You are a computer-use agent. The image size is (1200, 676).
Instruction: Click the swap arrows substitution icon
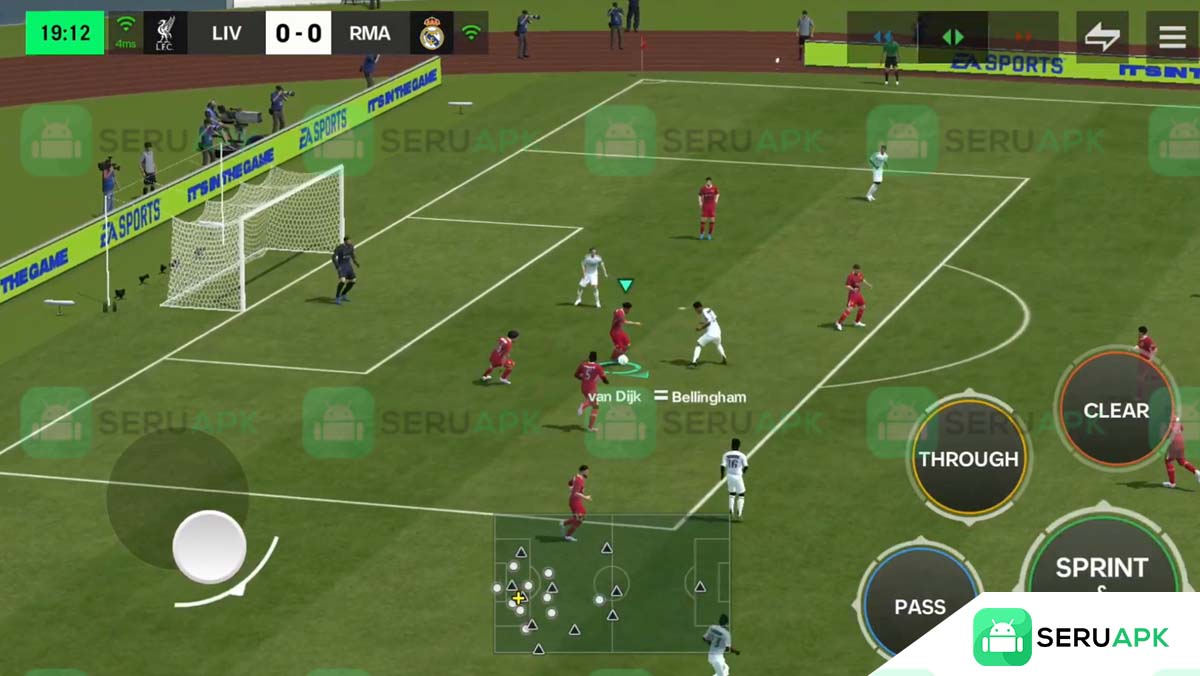point(1102,37)
